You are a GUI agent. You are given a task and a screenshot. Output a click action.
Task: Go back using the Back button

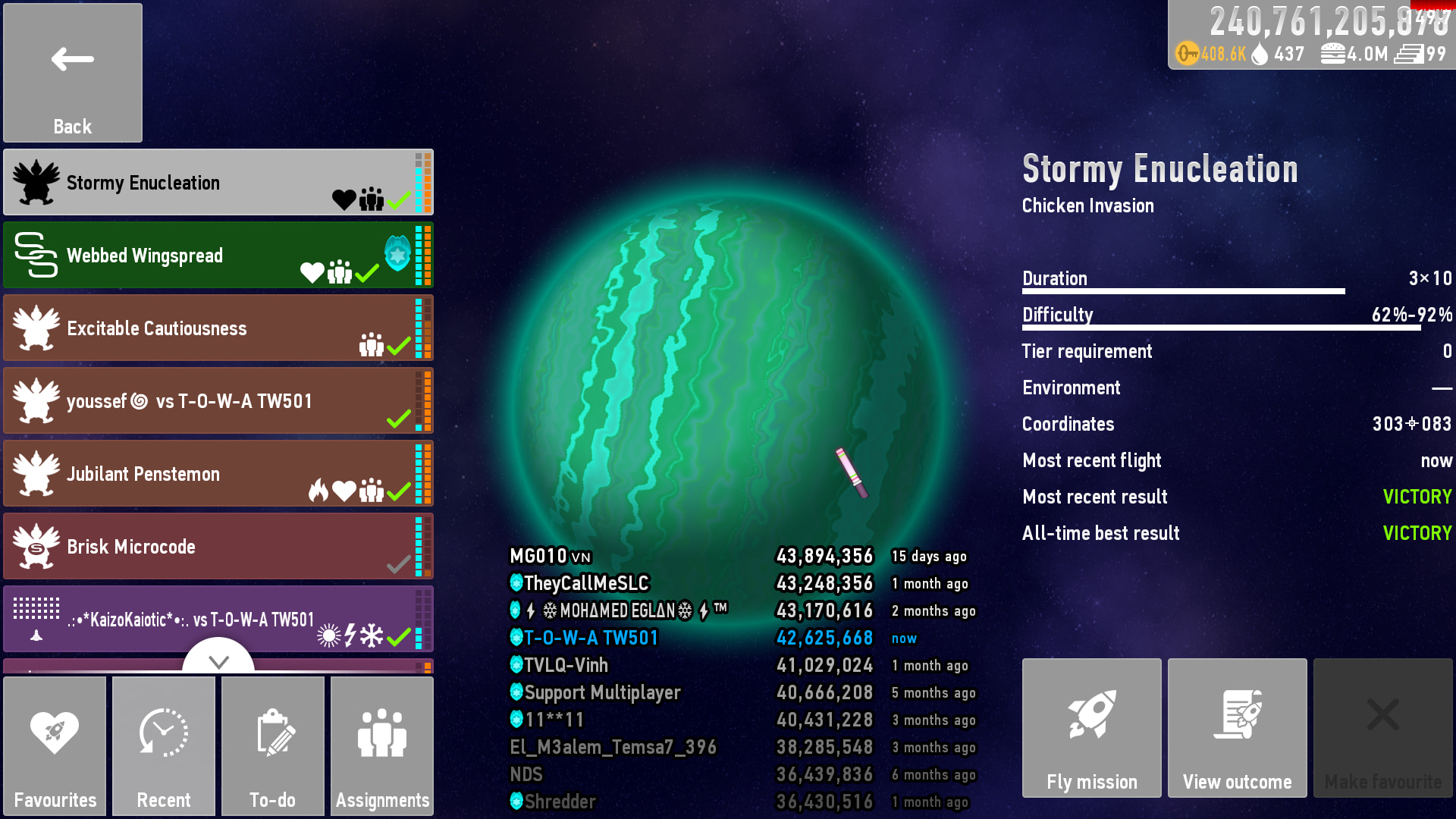click(x=73, y=73)
